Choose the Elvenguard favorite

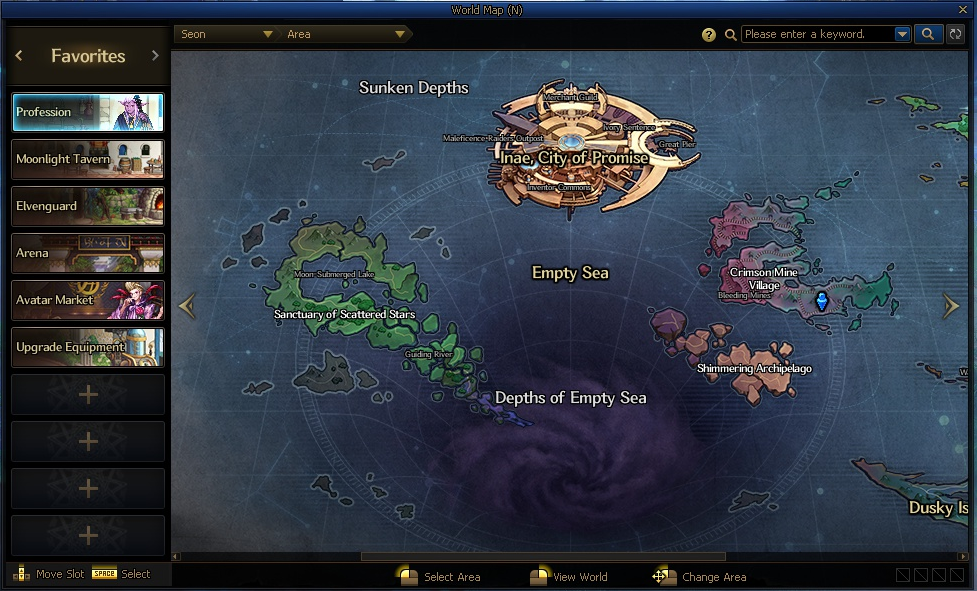point(88,206)
